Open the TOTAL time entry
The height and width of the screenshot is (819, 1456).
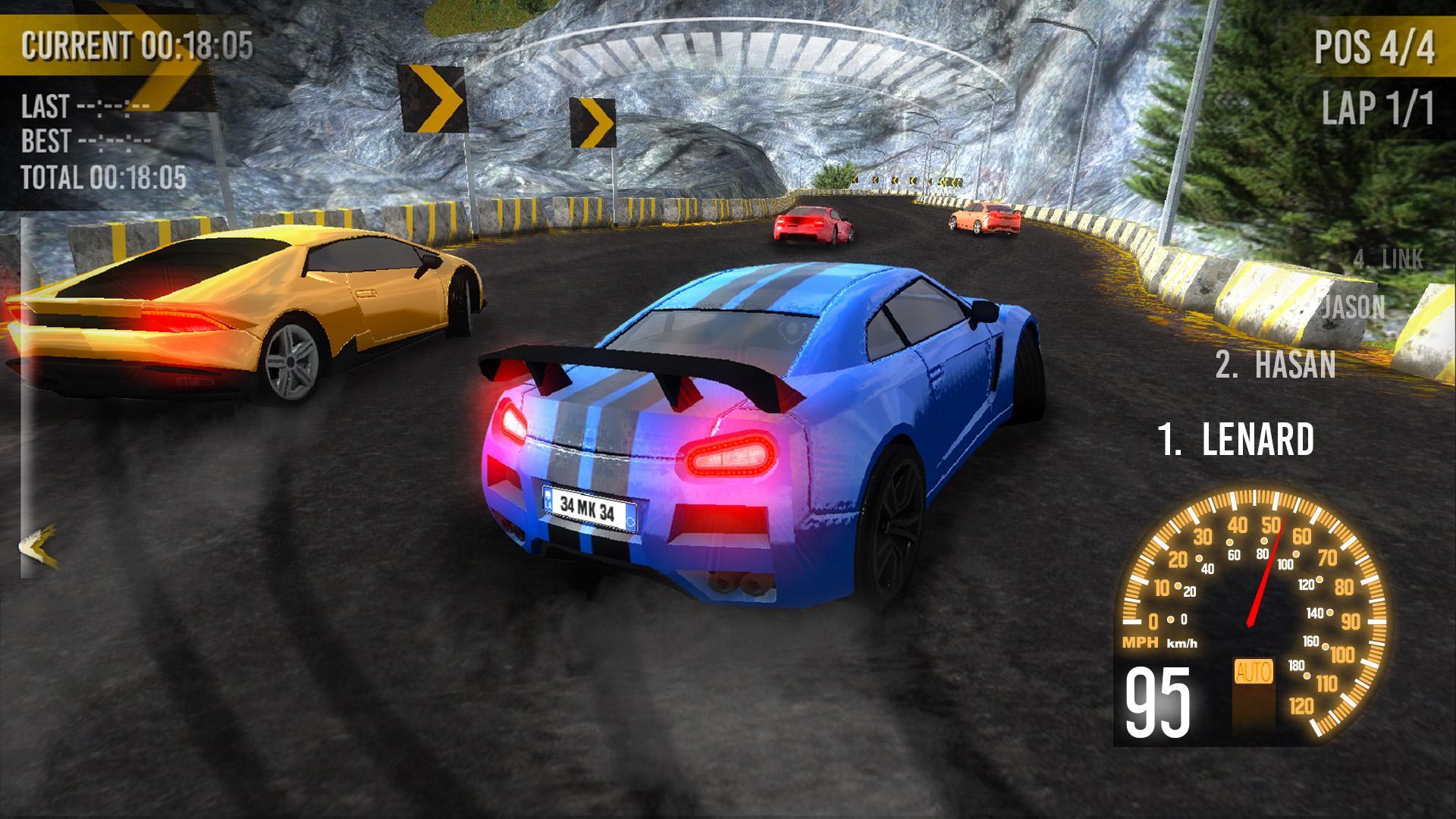click(102, 179)
